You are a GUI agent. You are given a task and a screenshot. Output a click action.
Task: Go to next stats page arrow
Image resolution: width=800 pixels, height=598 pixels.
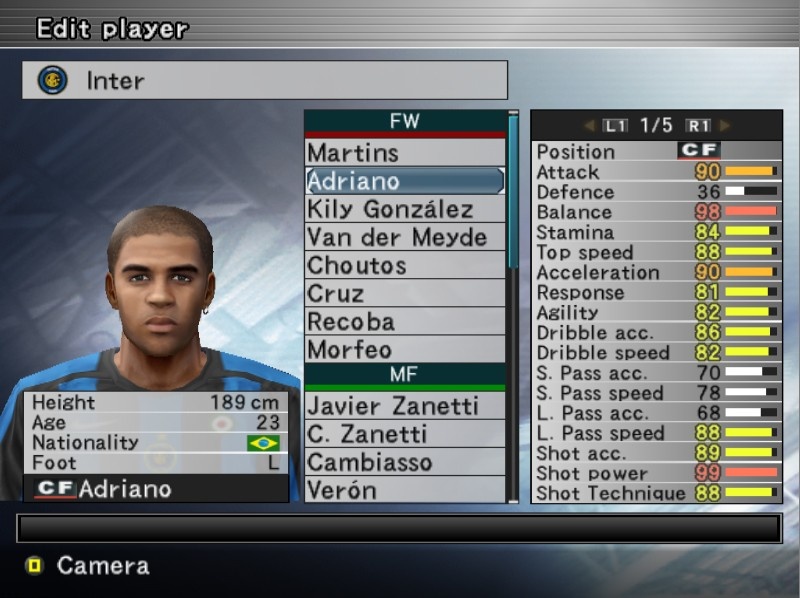pyautogui.click(x=725, y=126)
